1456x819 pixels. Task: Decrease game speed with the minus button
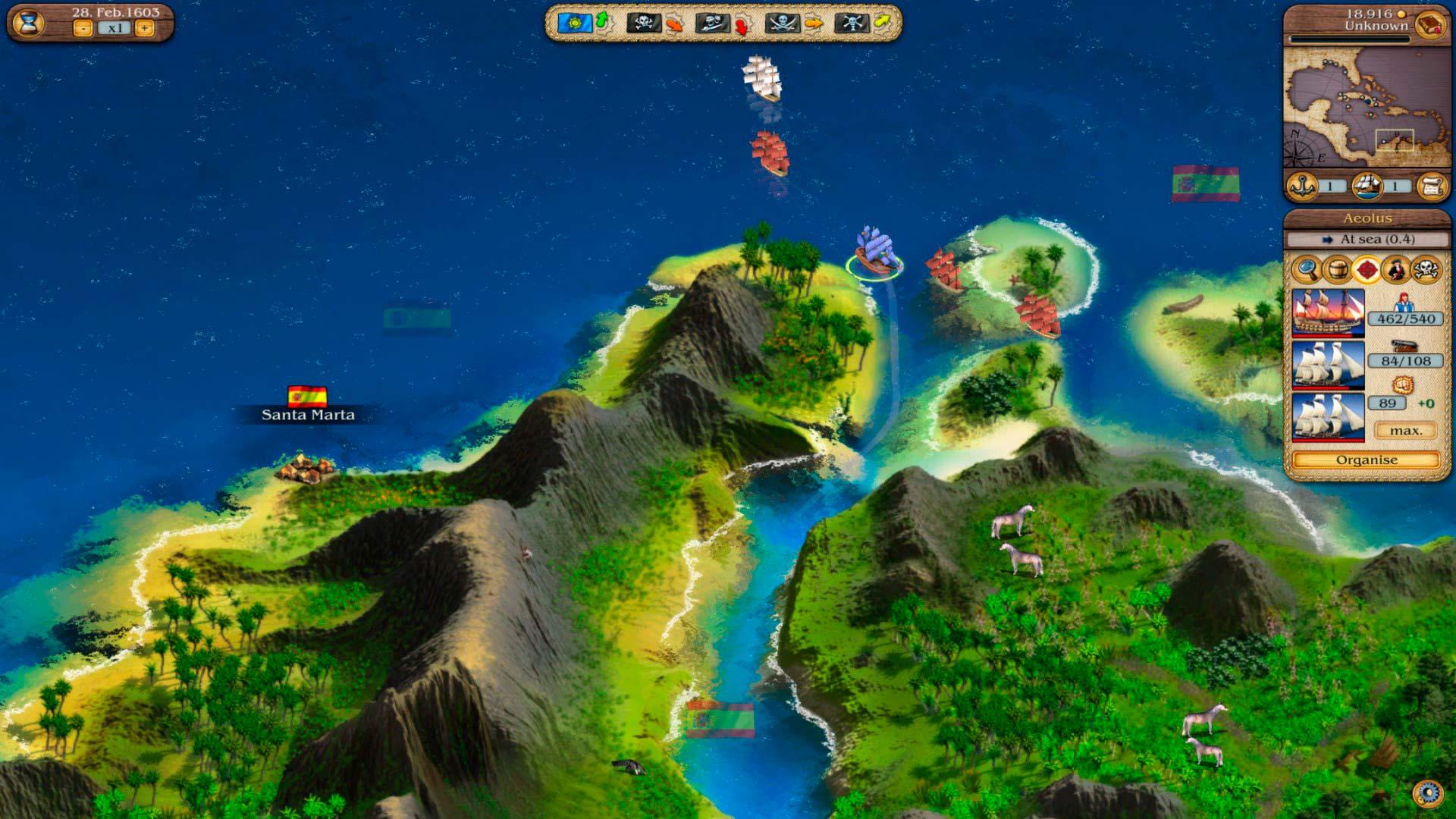[x=83, y=28]
